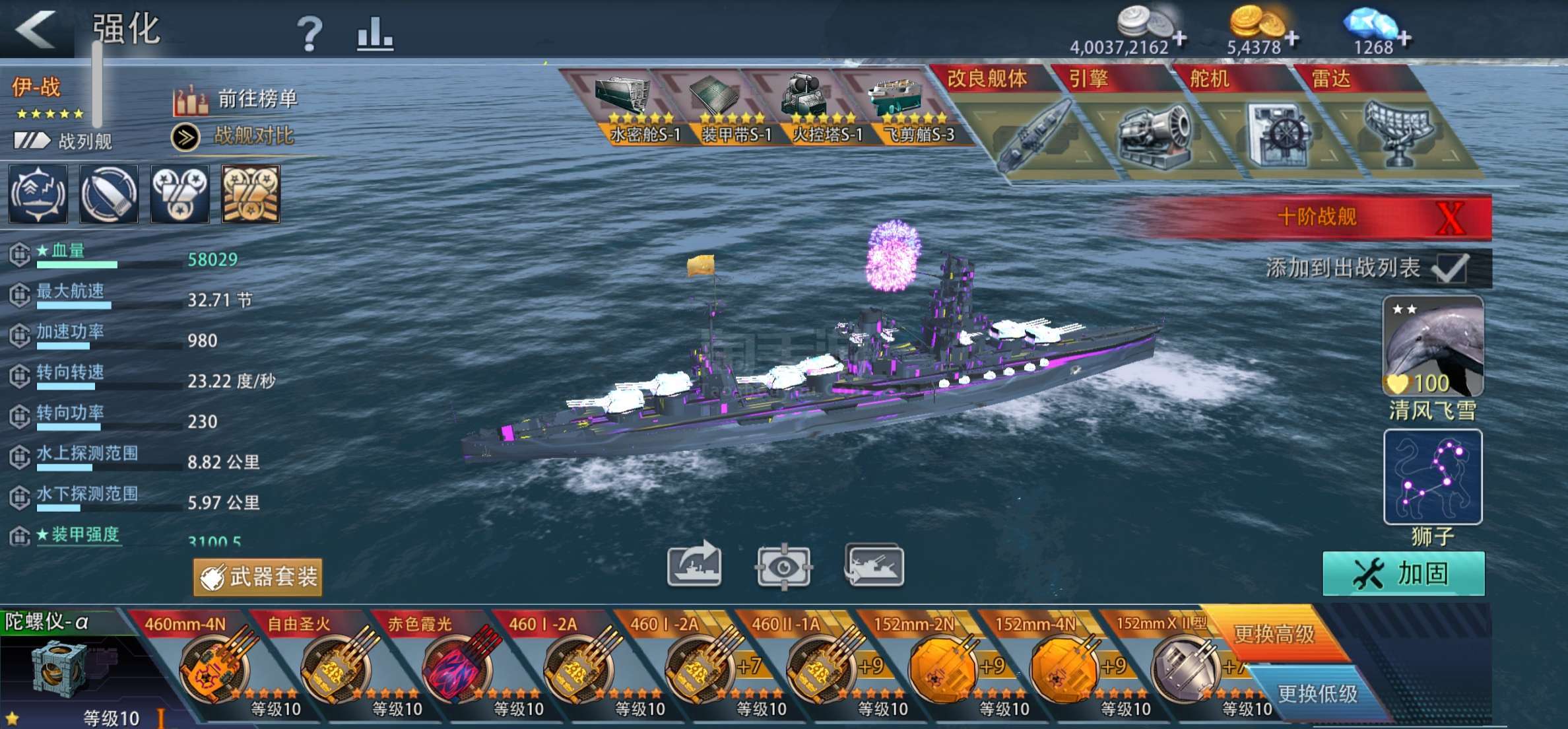Viewport: 1568px width, 729px height.
Task: Open the 狮子 constellation tile
Action: (x=1433, y=476)
